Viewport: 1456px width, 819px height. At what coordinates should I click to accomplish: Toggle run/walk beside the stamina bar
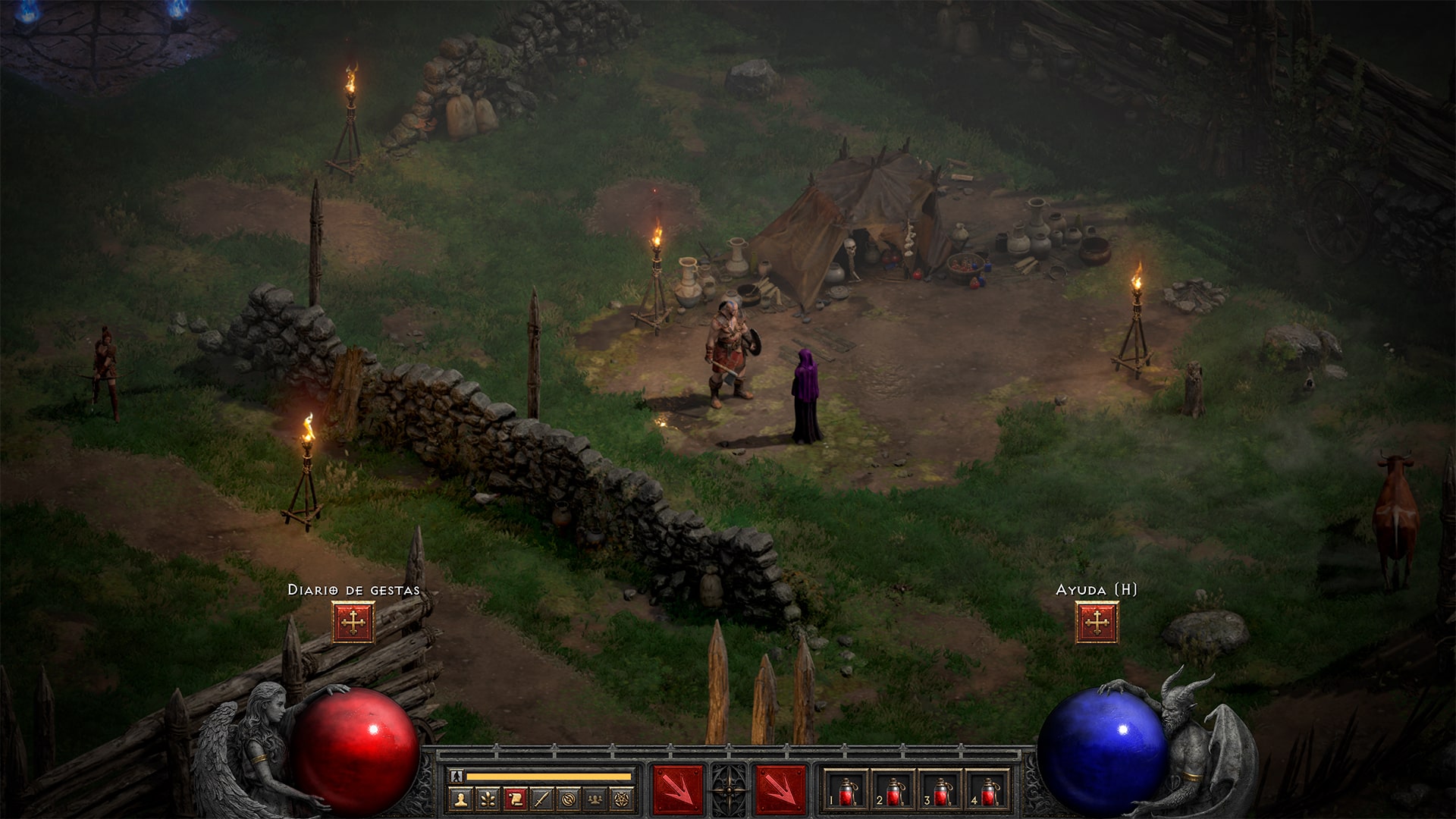[x=456, y=775]
